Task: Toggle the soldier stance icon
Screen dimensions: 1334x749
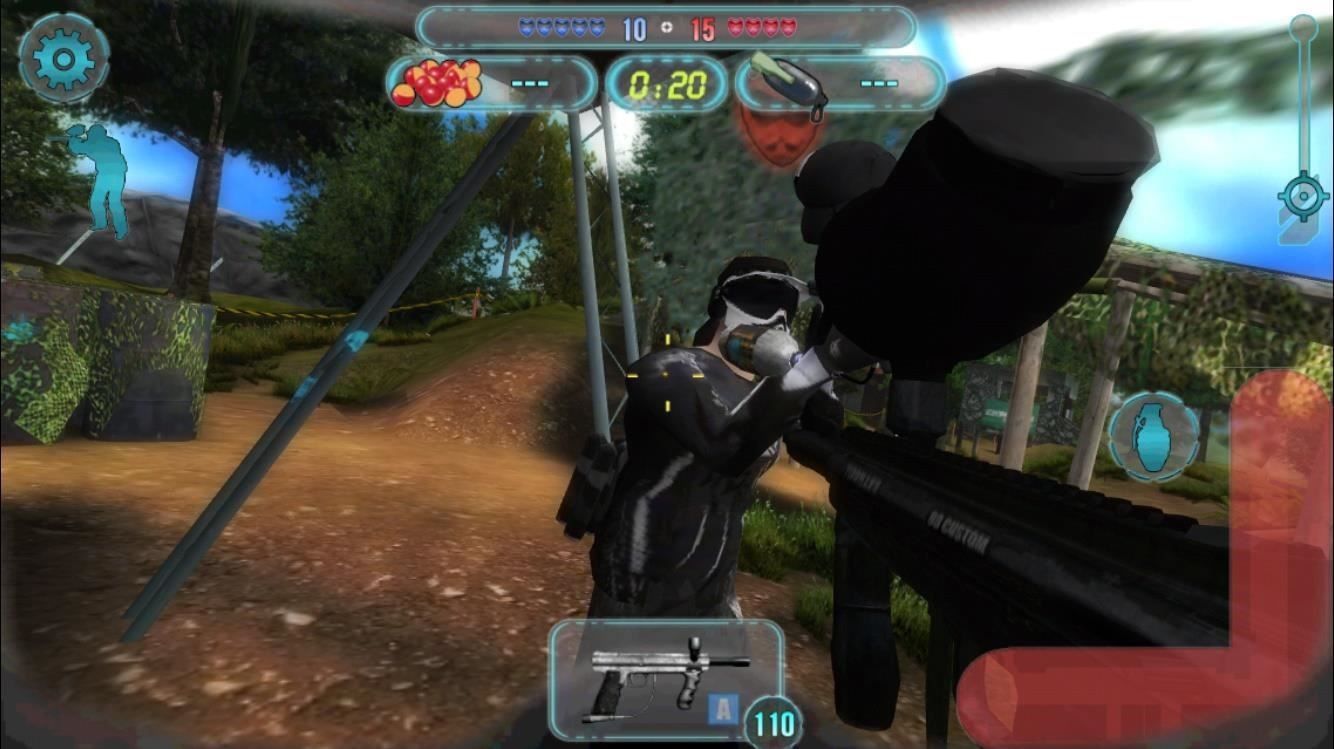Action: coord(99,180)
